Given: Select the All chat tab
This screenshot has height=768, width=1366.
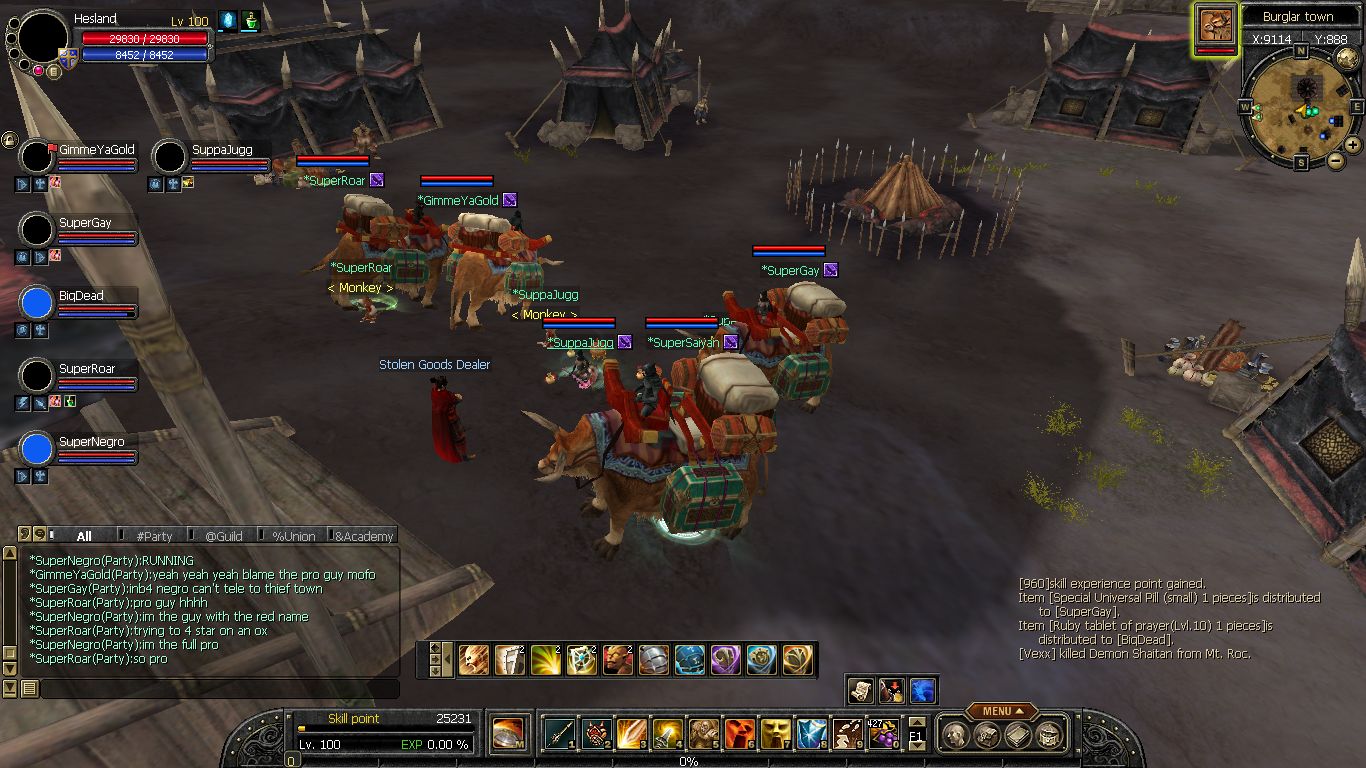Looking at the screenshot, I should [84, 536].
